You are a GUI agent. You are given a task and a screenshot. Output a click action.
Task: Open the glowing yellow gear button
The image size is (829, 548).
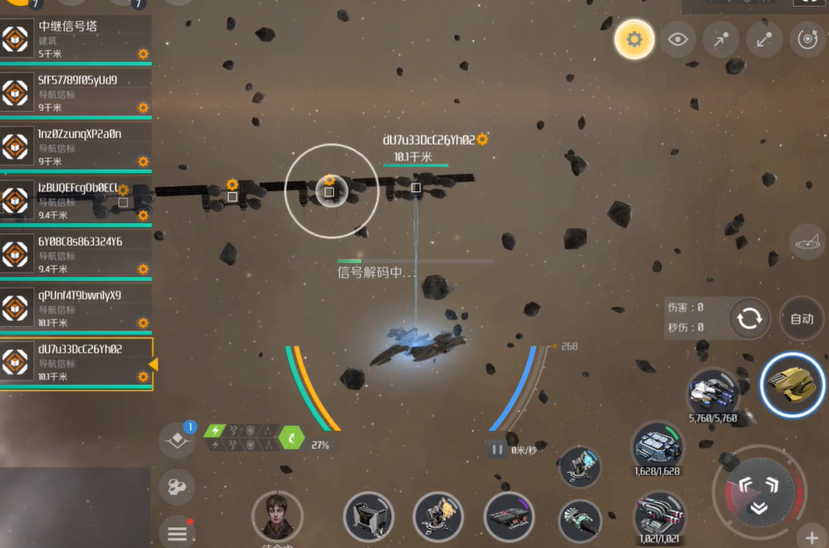tap(634, 40)
